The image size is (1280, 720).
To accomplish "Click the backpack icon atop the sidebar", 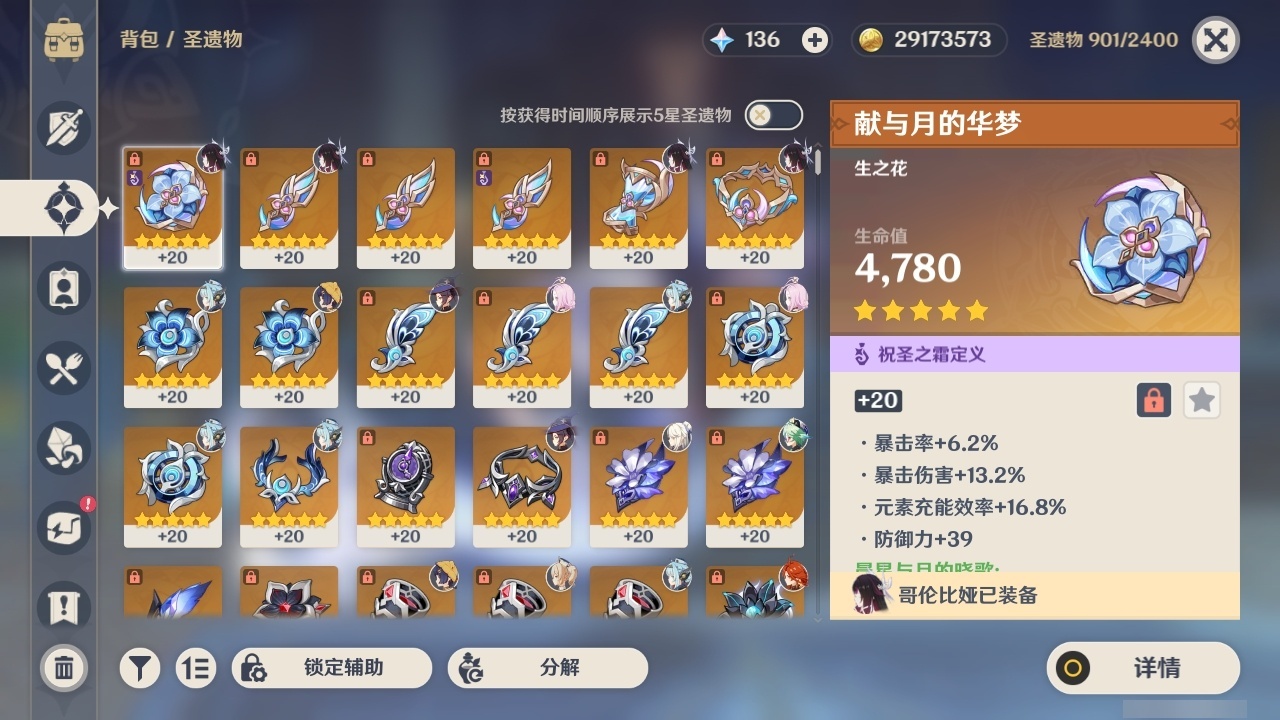I will 66,39.
